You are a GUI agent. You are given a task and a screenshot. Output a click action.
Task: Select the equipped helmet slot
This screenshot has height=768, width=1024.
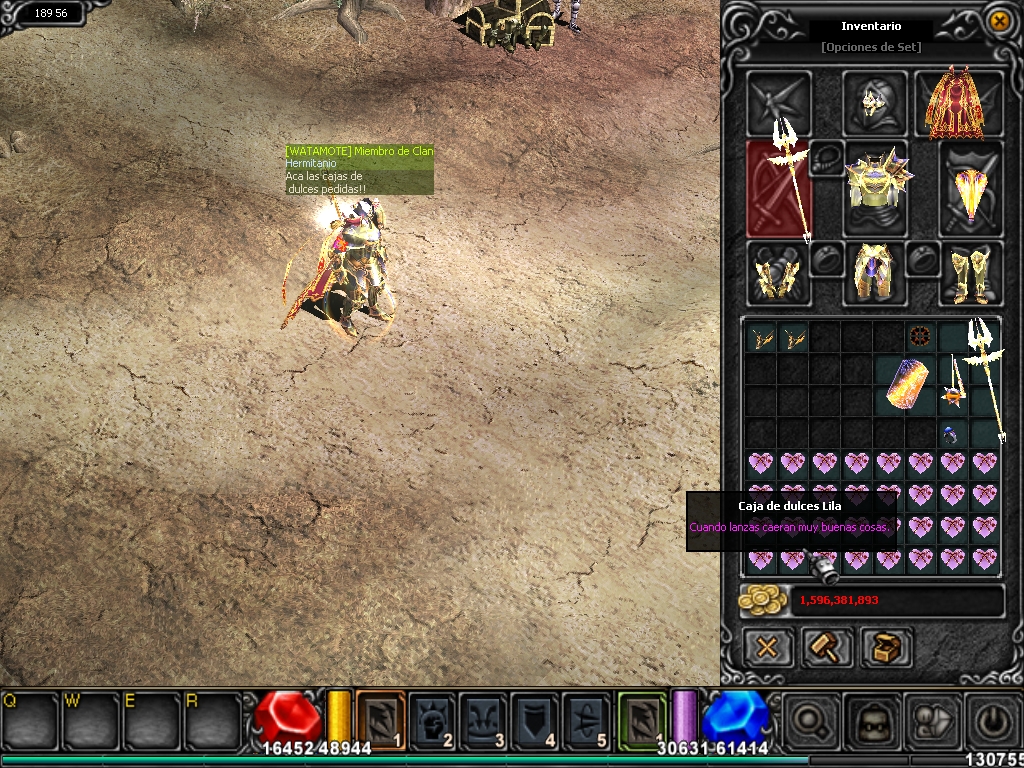click(x=875, y=102)
